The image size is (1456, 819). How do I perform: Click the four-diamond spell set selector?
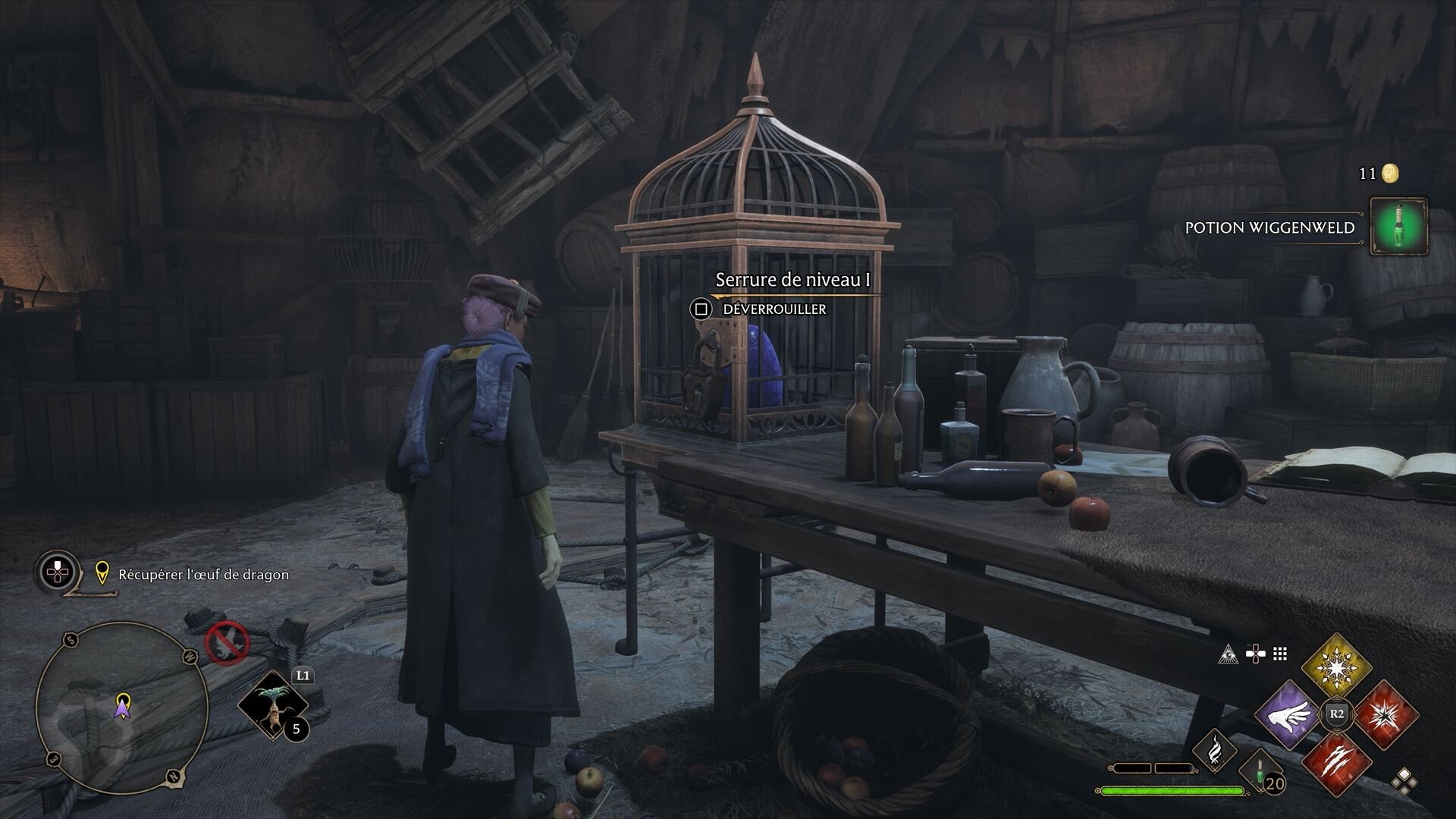pyautogui.click(x=1404, y=780)
